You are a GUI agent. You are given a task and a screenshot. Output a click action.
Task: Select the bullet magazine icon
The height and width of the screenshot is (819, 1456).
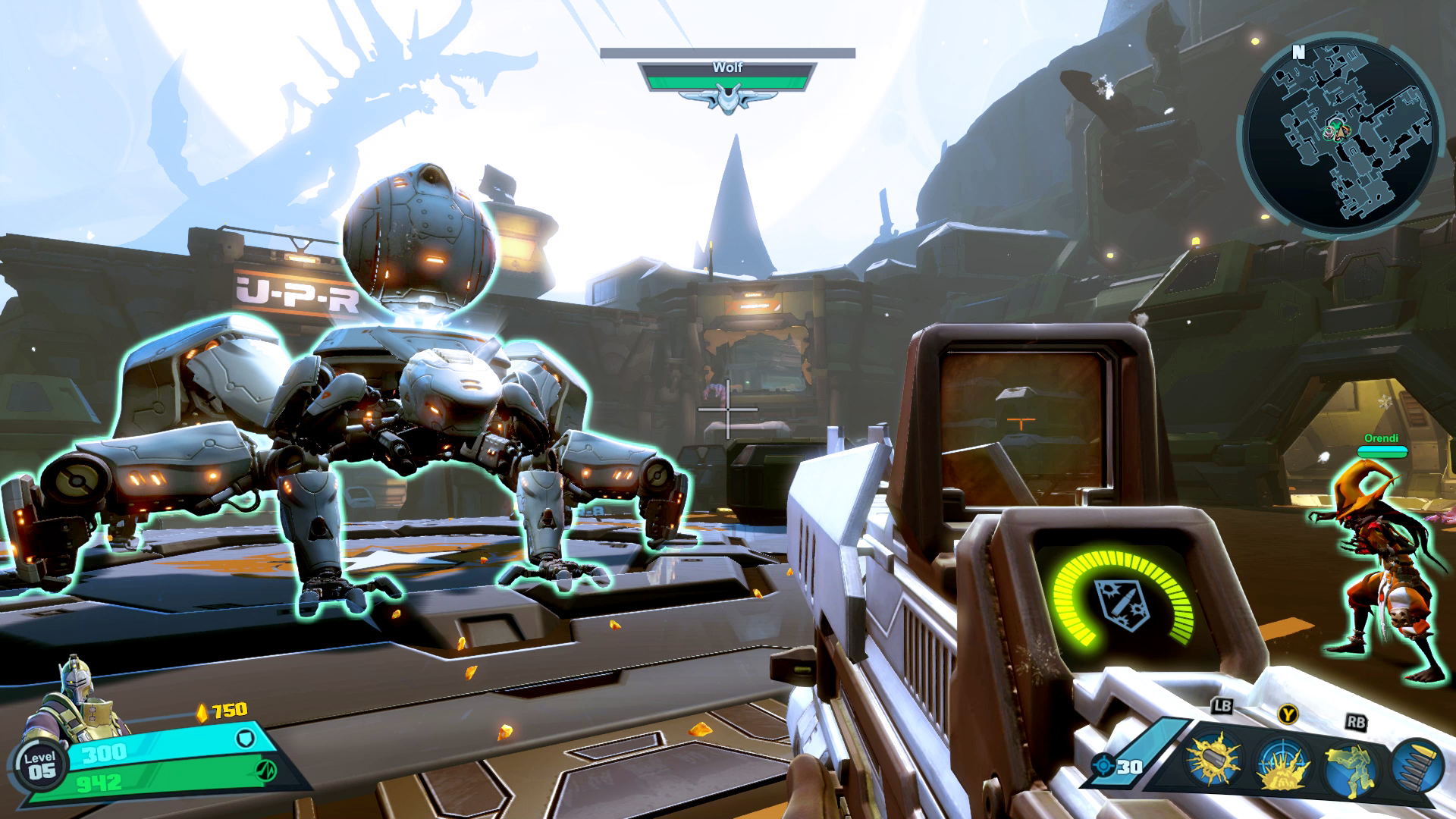click(x=1418, y=764)
